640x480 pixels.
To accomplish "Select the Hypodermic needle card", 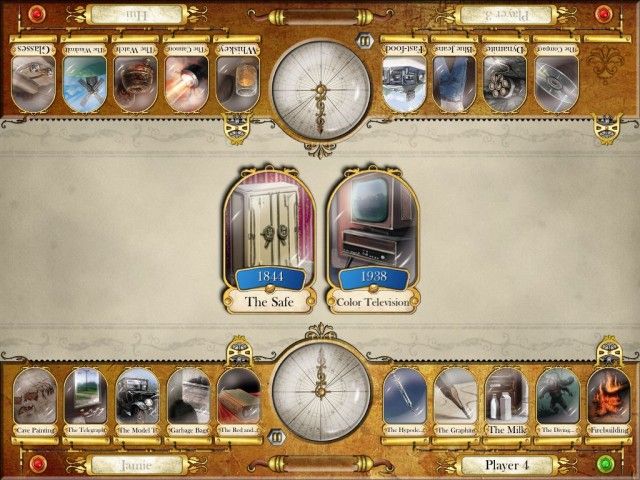I will click(x=404, y=402).
